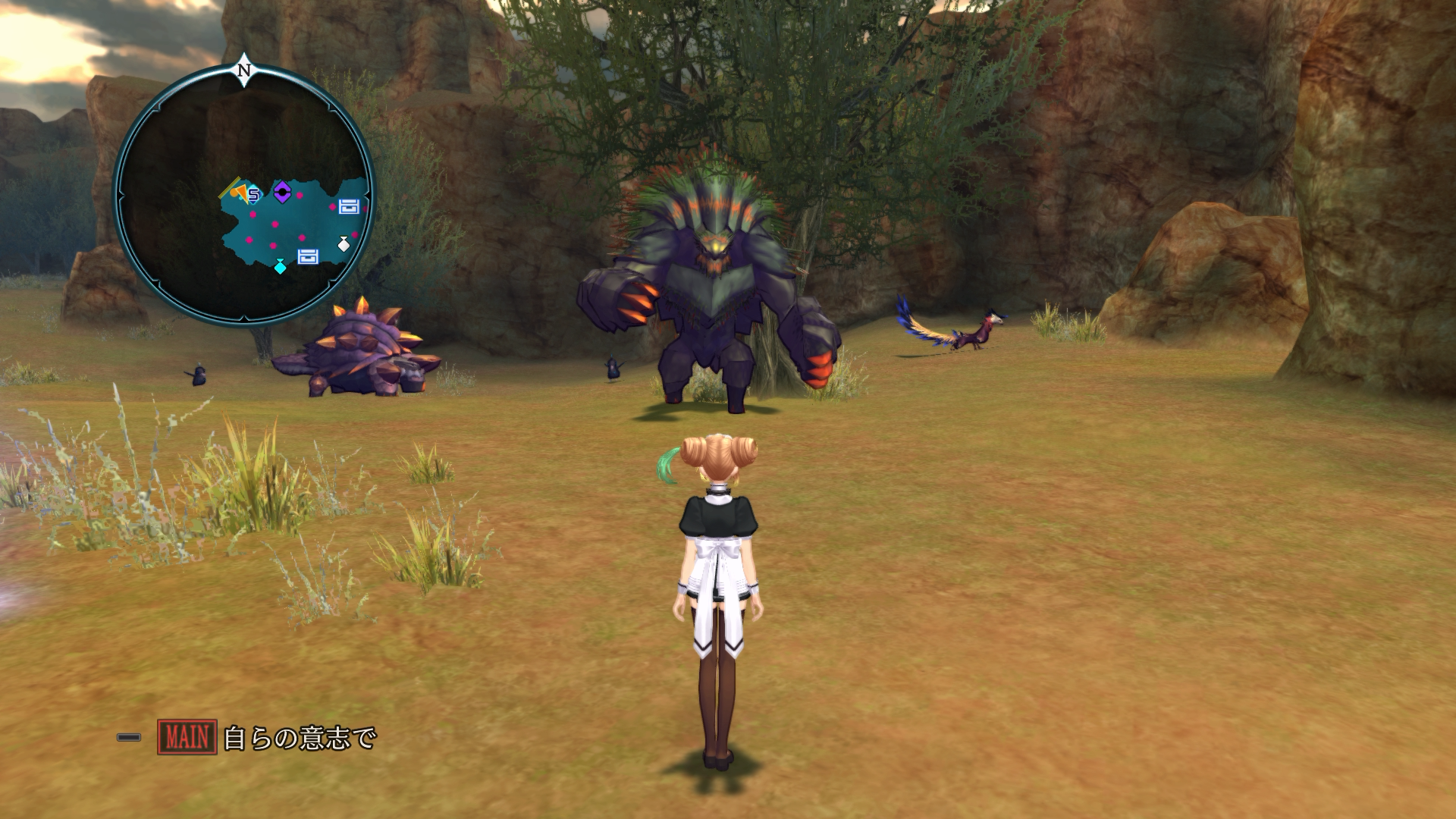Open the circular minimap
This screenshot has height=819, width=1456.
coord(243,196)
